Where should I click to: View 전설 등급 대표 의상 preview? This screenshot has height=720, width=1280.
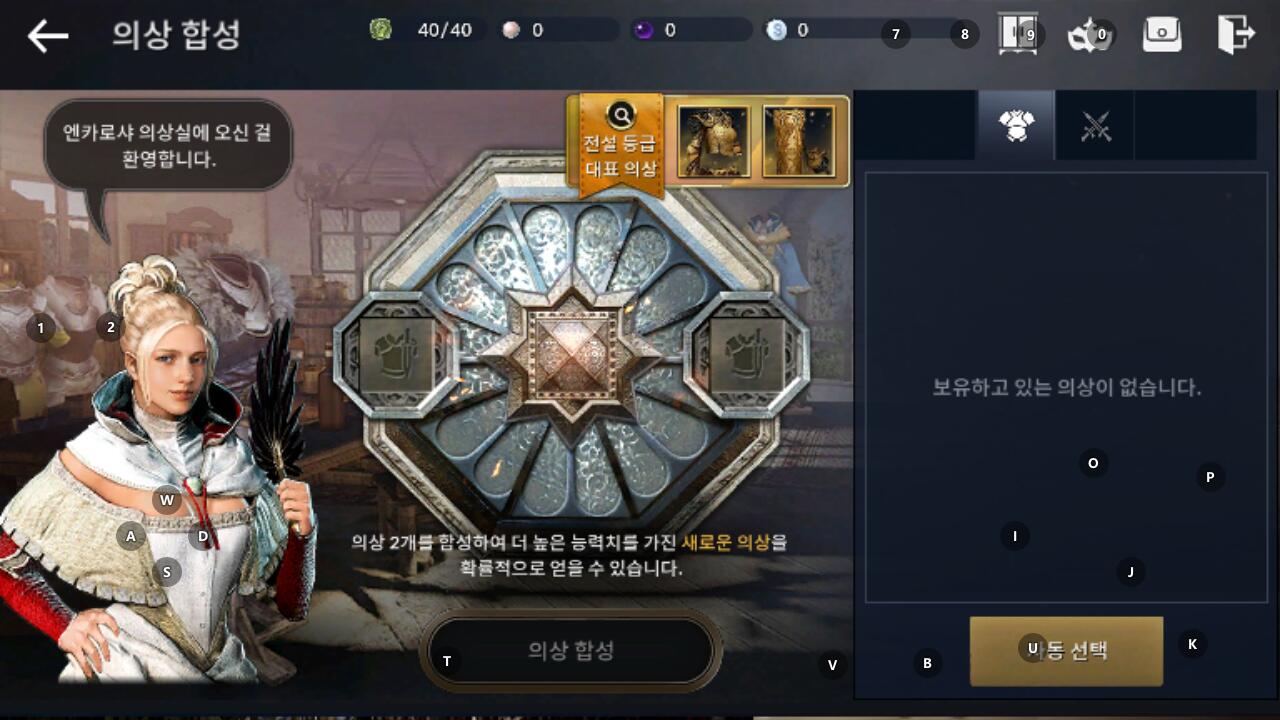(621, 143)
